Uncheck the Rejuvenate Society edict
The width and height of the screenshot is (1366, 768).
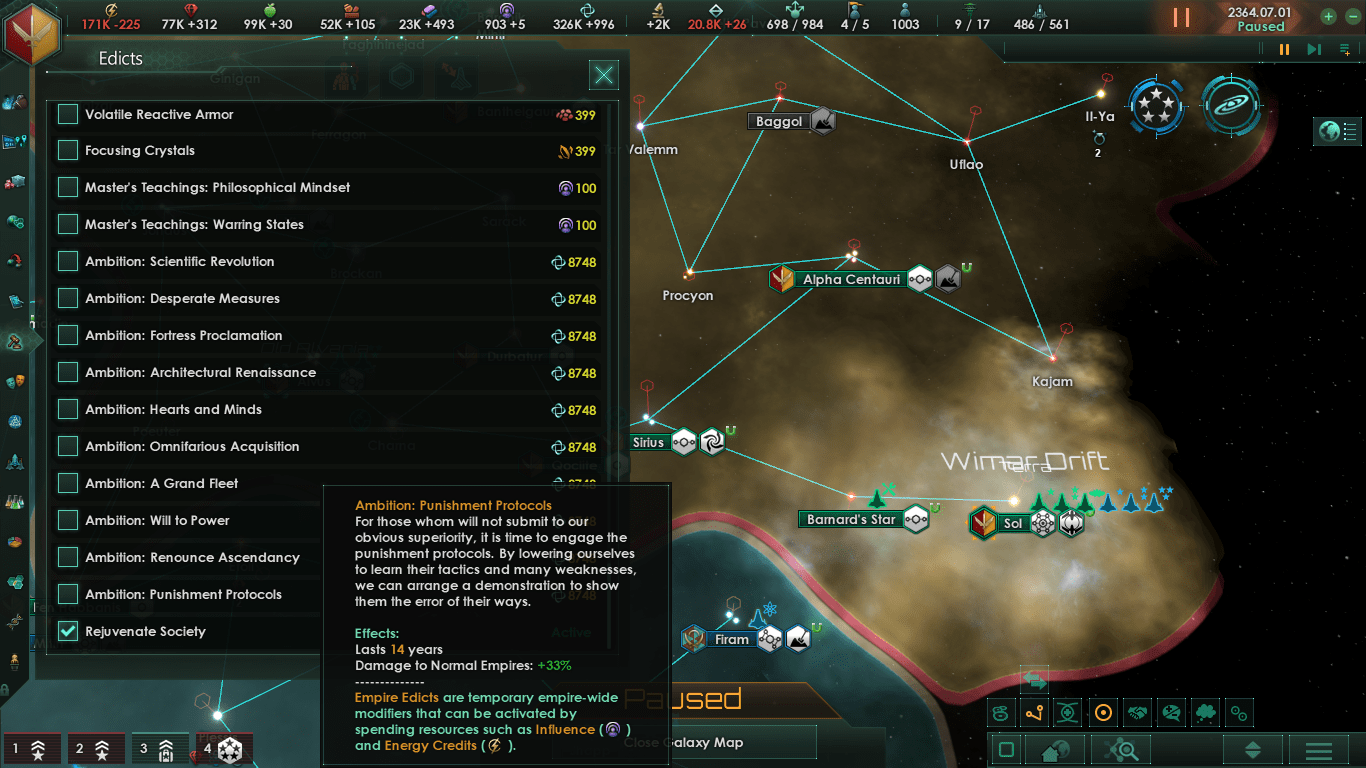click(x=68, y=632)
